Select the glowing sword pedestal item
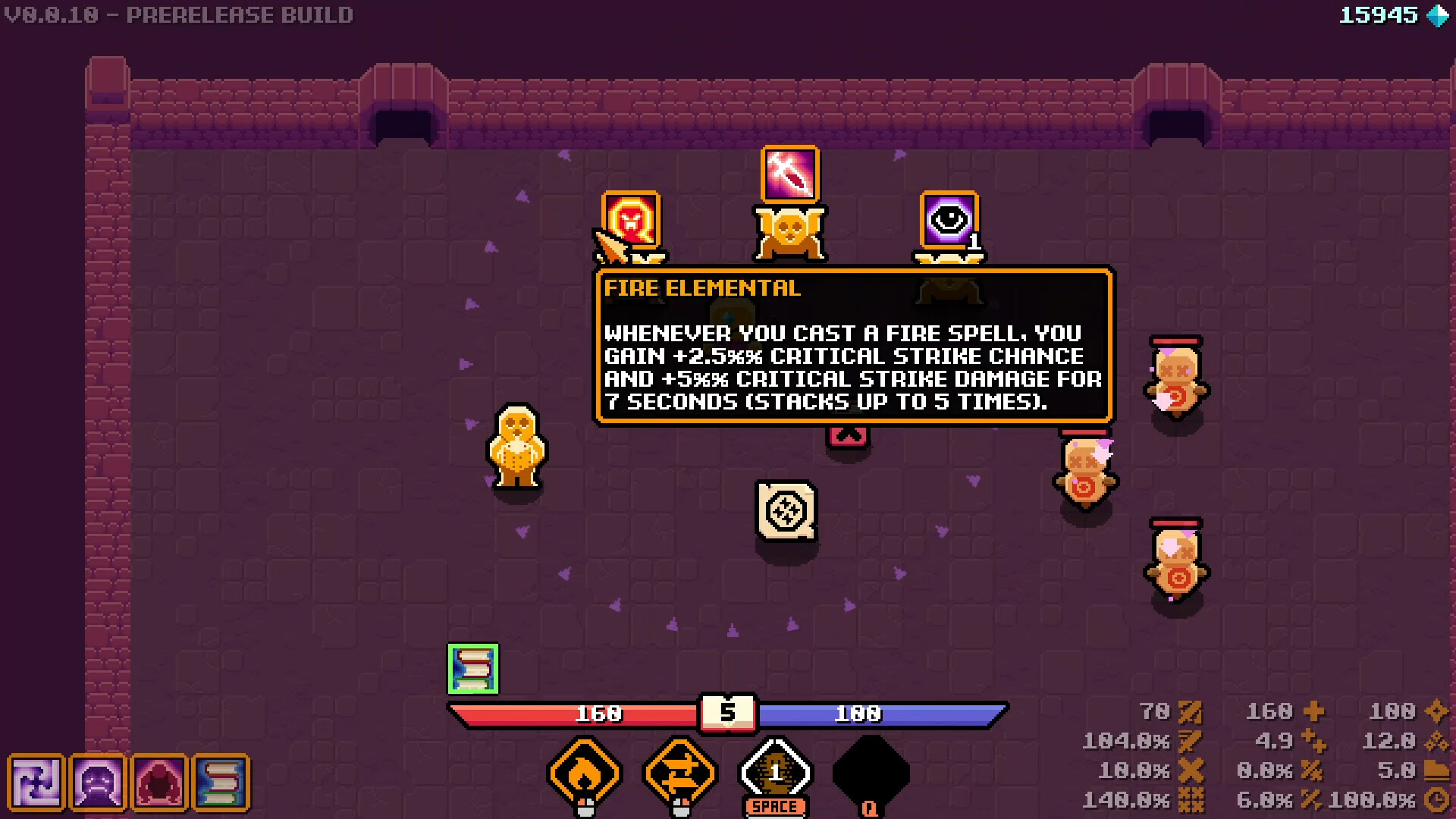 789,174
